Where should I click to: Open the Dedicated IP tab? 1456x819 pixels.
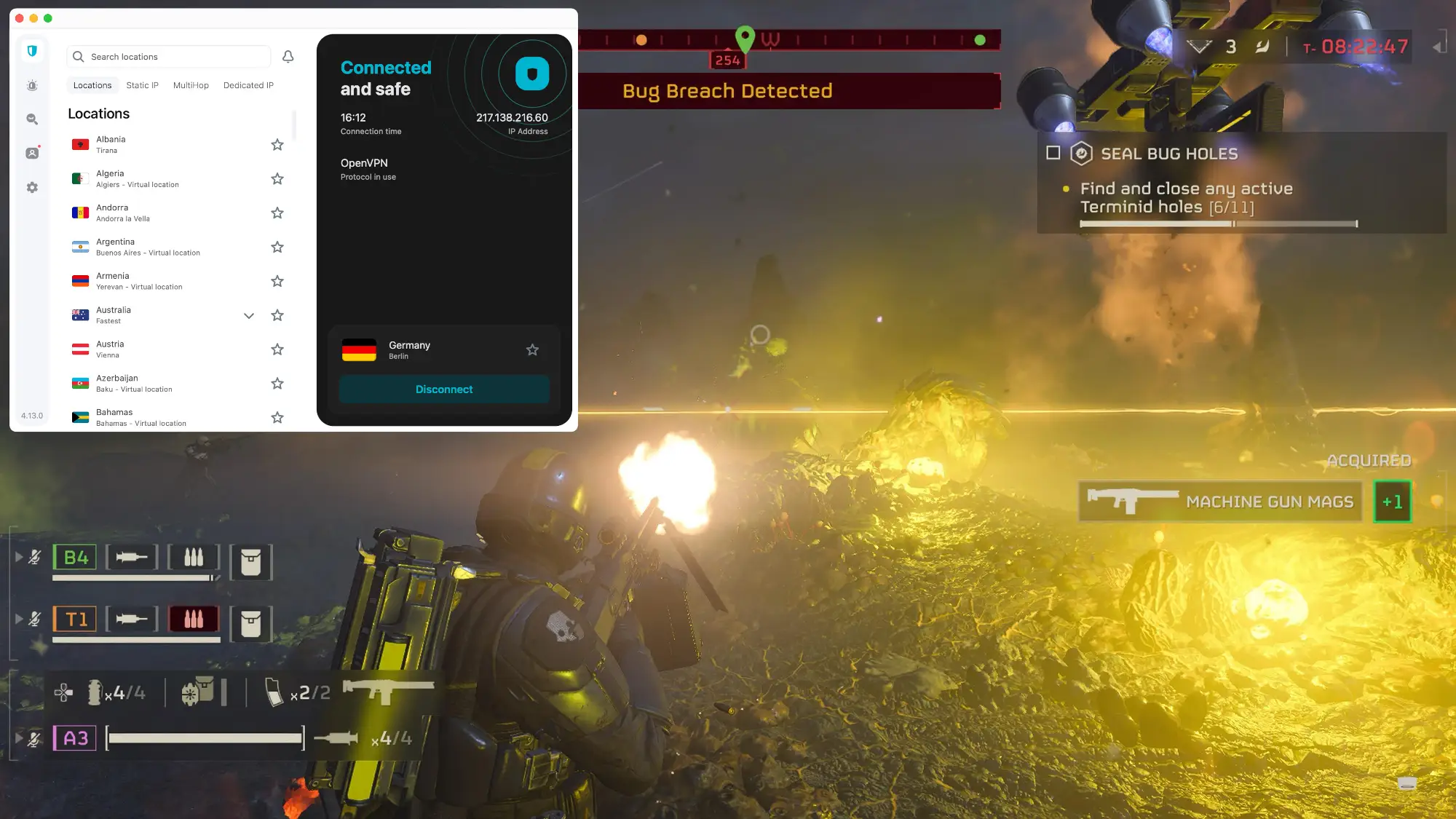248,85
